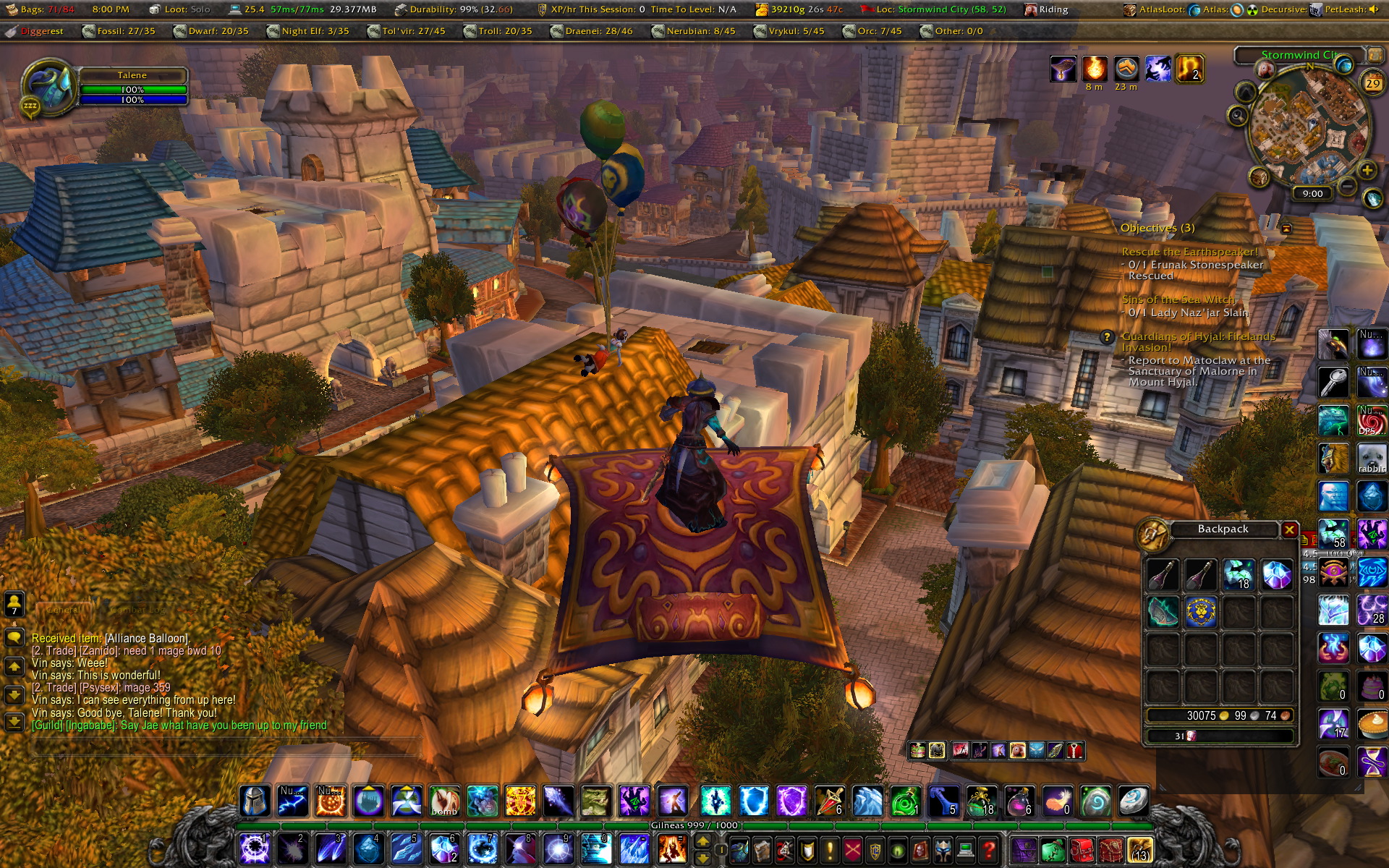Open the General chat tab
This screenshot has height=868, width=1389.
(64, 610)
